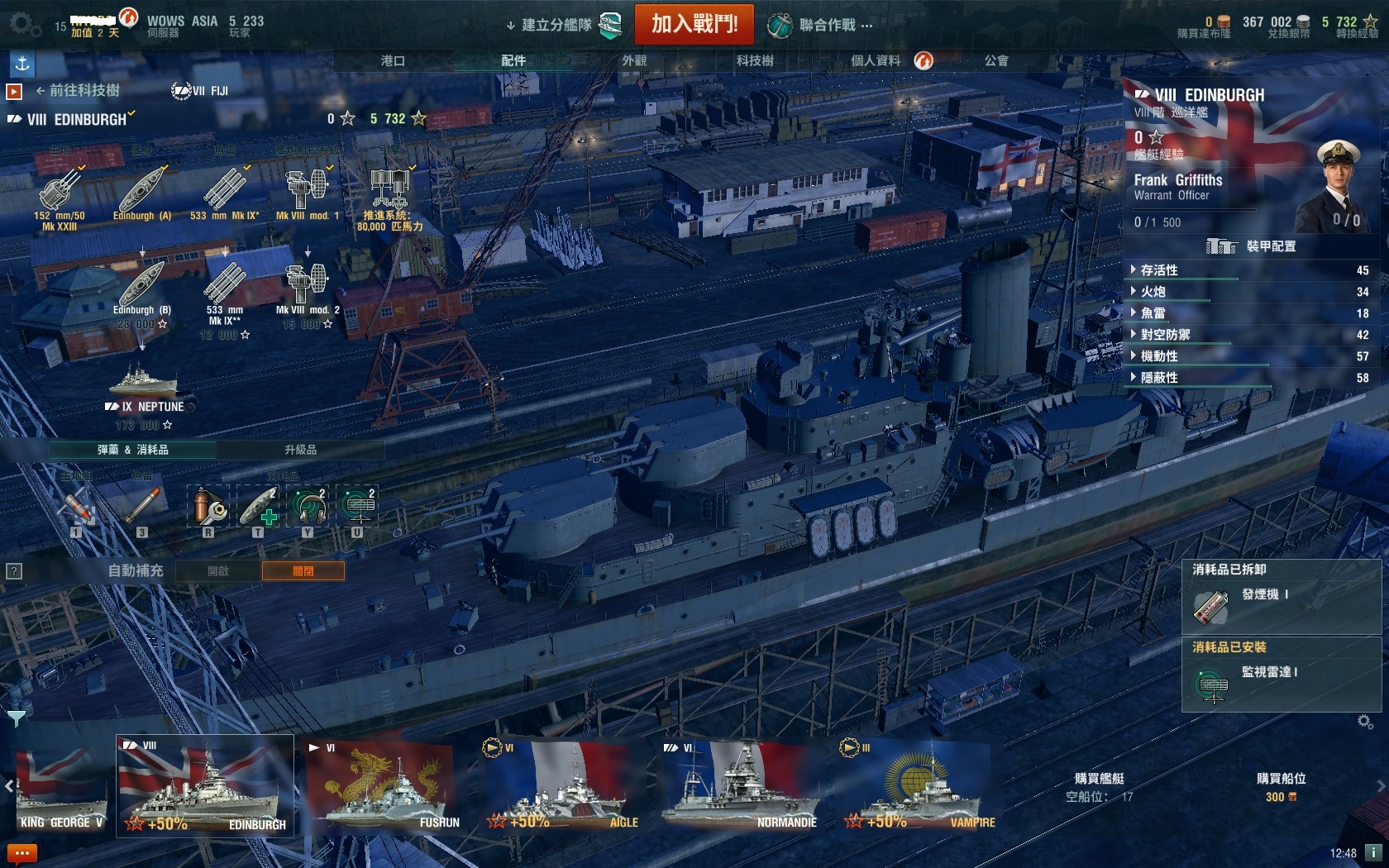This screenshot has height=868, width=1389.
Task: Choose the Normandie ship thumbnail
Action: (x=742, y=785)
